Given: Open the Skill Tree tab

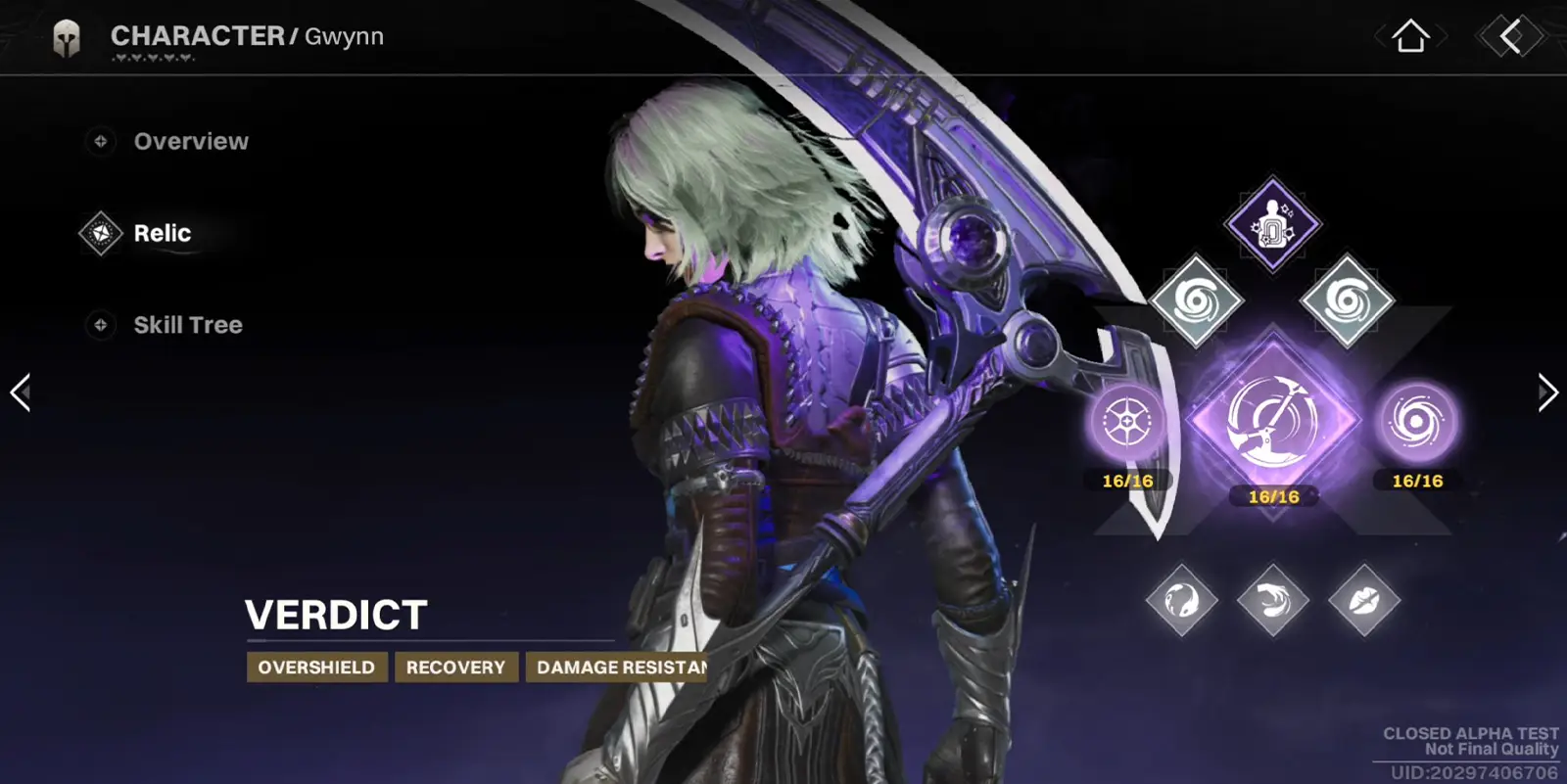Looking at the screenshot, I should (x=188, y=324).
